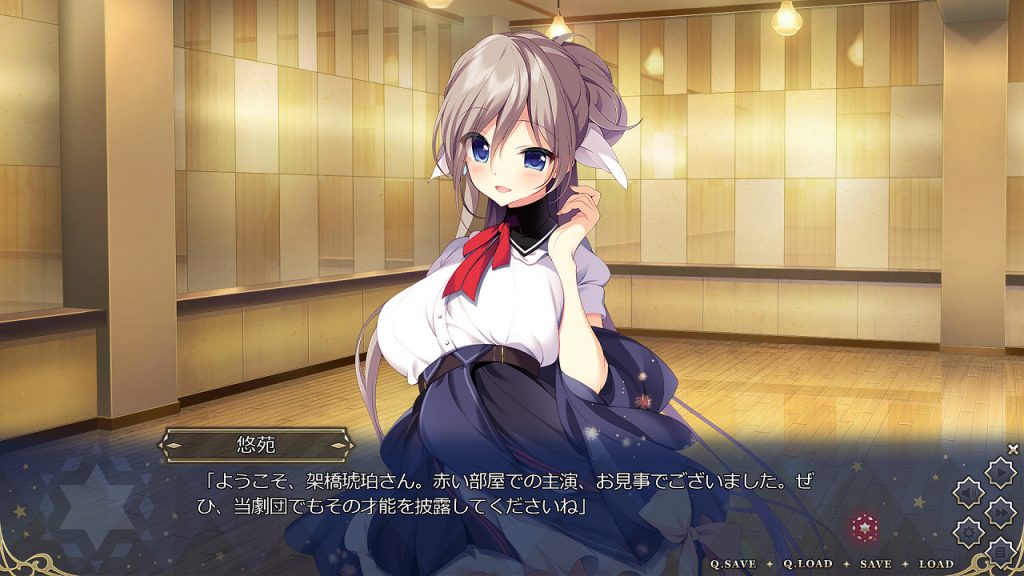Advance dialogue via the red star indicator
Image resolution: width=1024 pixels, height=576 pixels.
[x=863, y=526]
